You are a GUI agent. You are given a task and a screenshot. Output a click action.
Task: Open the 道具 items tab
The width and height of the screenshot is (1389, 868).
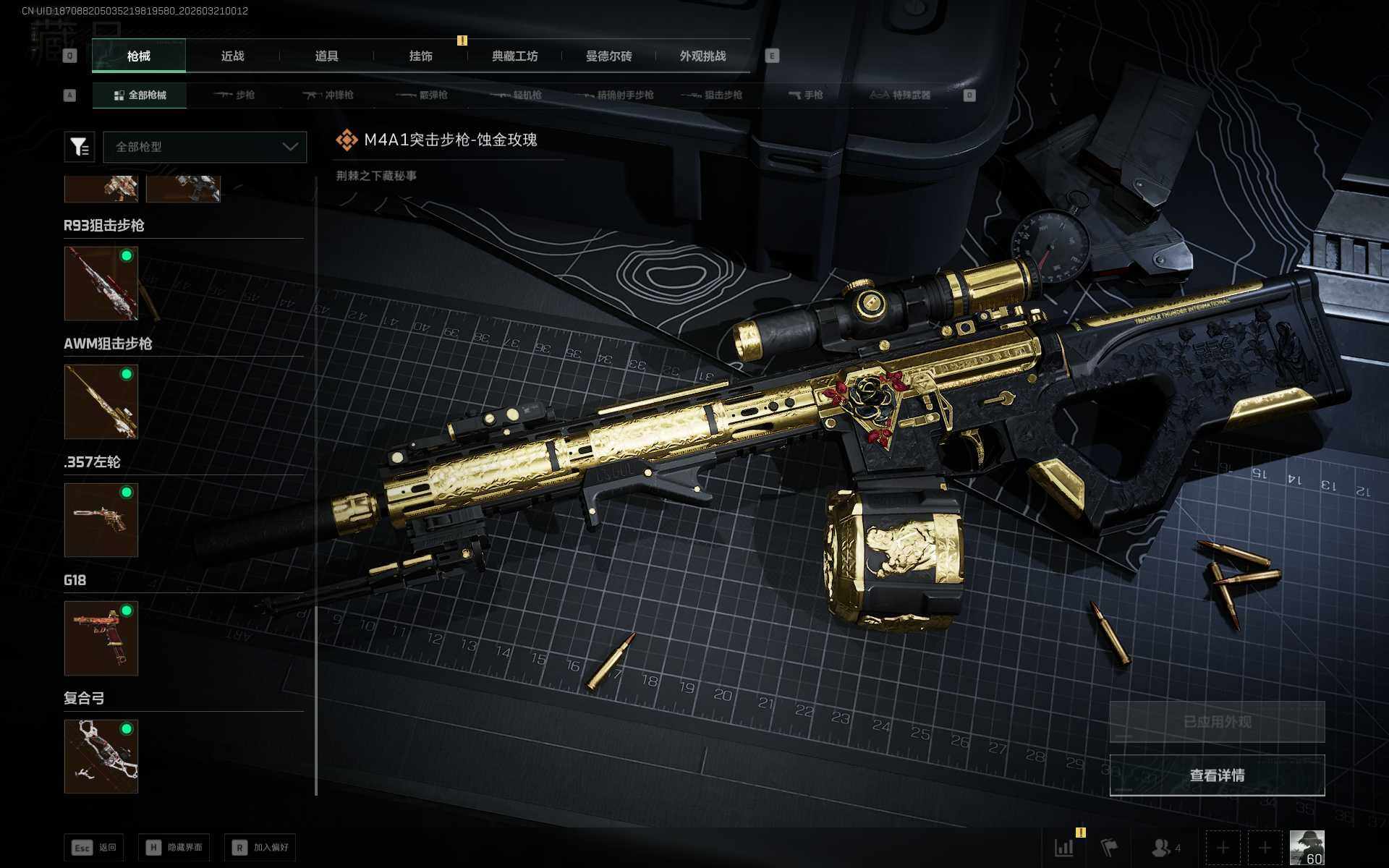click(x=326, y=56)
